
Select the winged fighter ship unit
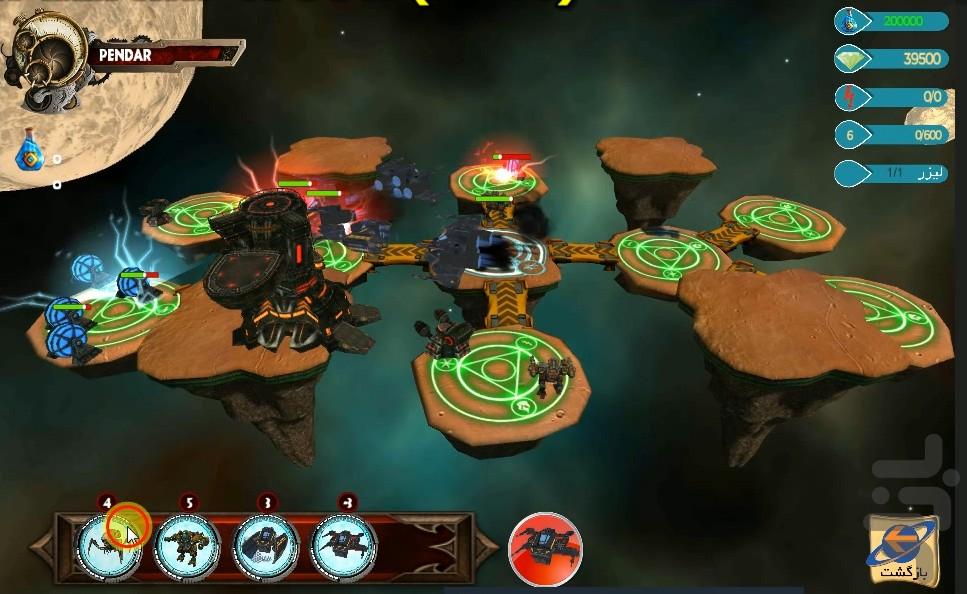click(x=343, y=546)
